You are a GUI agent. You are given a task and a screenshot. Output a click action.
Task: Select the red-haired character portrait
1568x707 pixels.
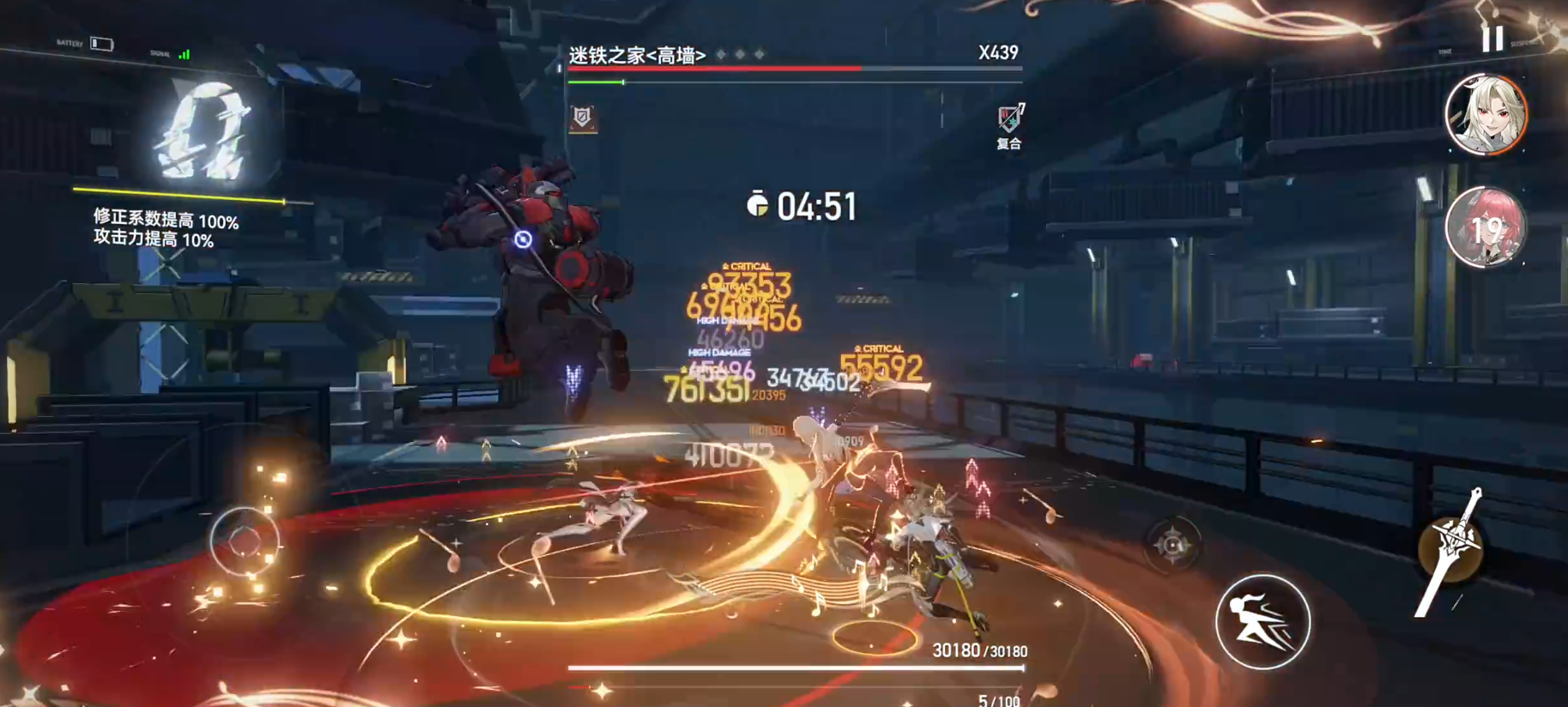pos(1486,228)
